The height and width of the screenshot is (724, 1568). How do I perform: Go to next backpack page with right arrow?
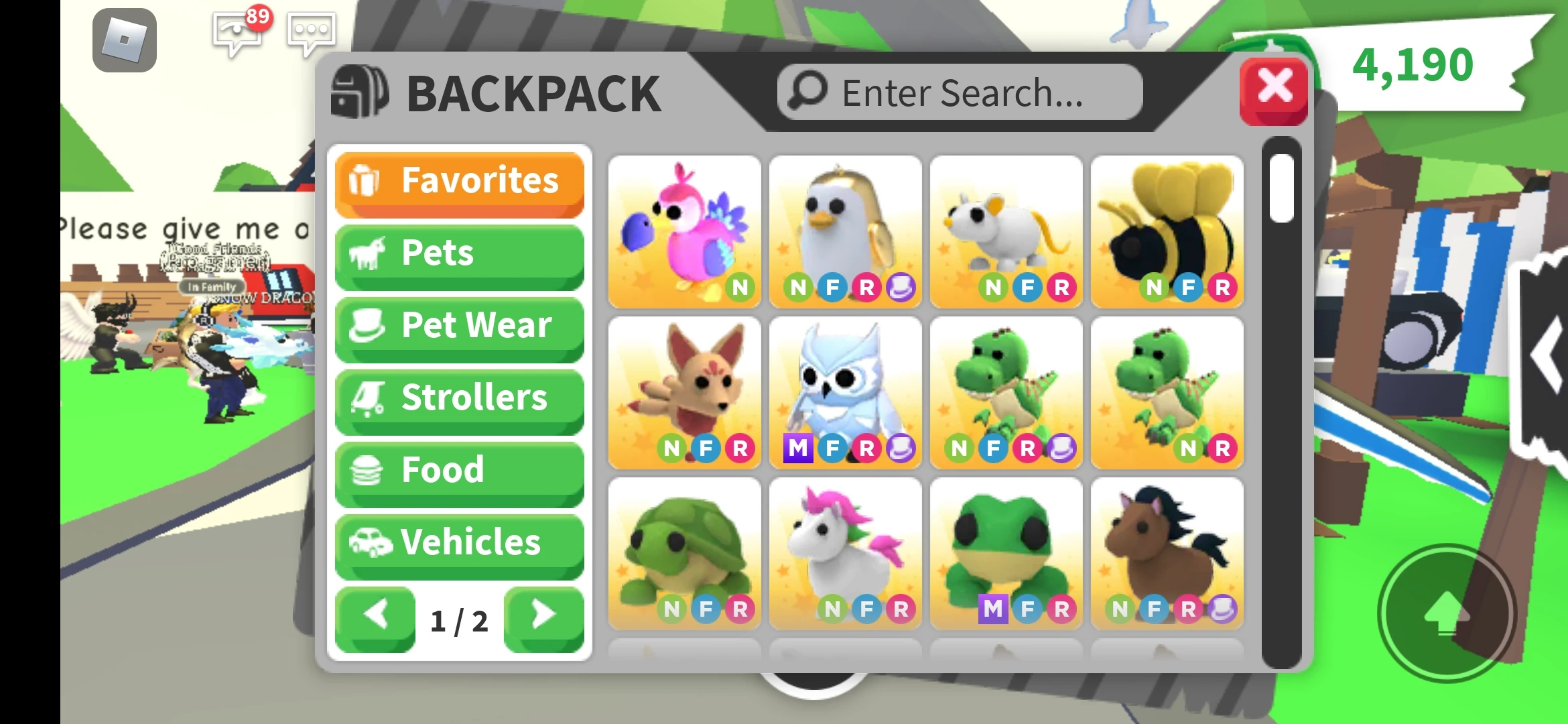pos(544,615)
